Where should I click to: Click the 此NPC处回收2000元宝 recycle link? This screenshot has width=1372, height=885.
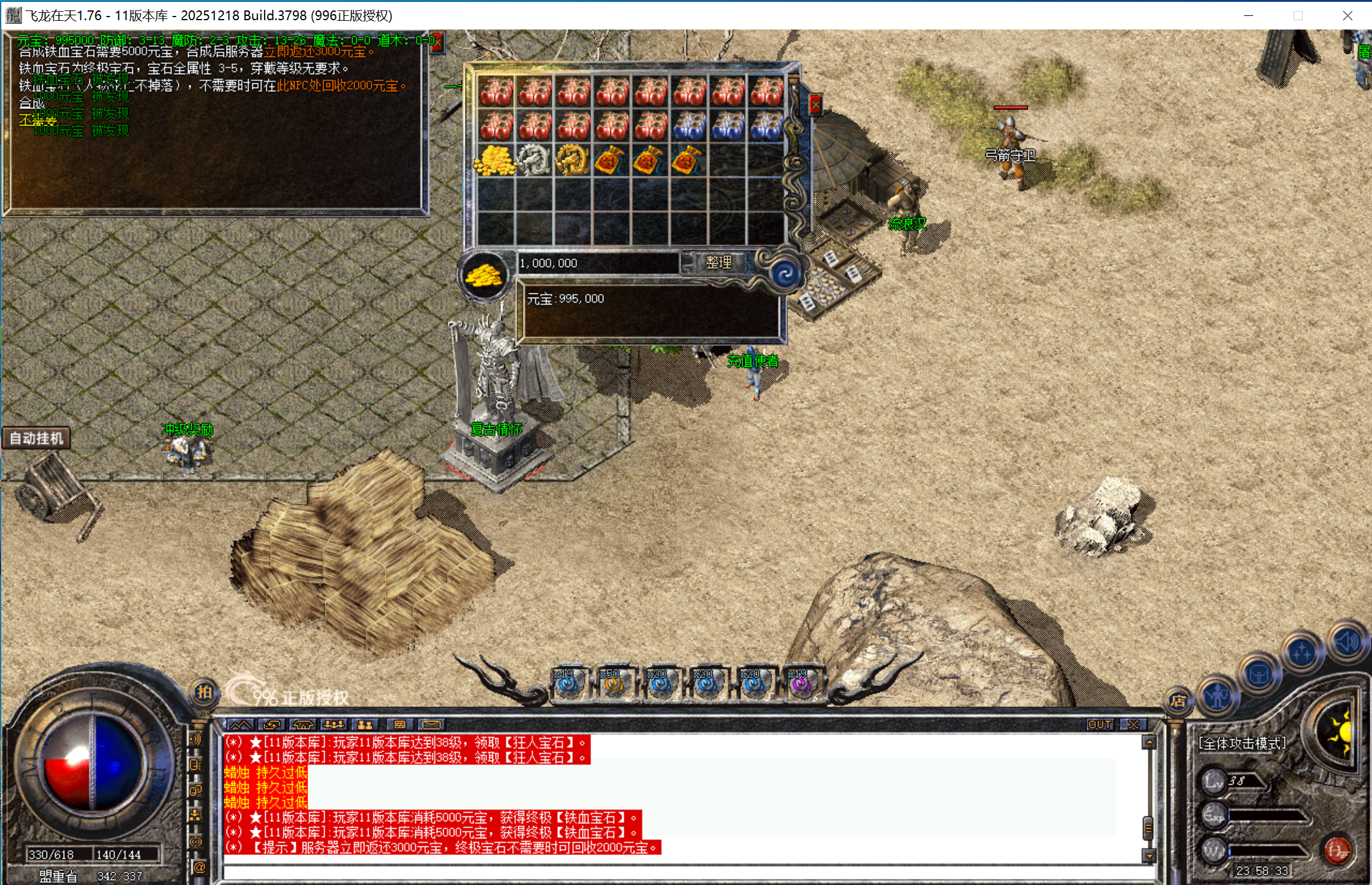341,86
